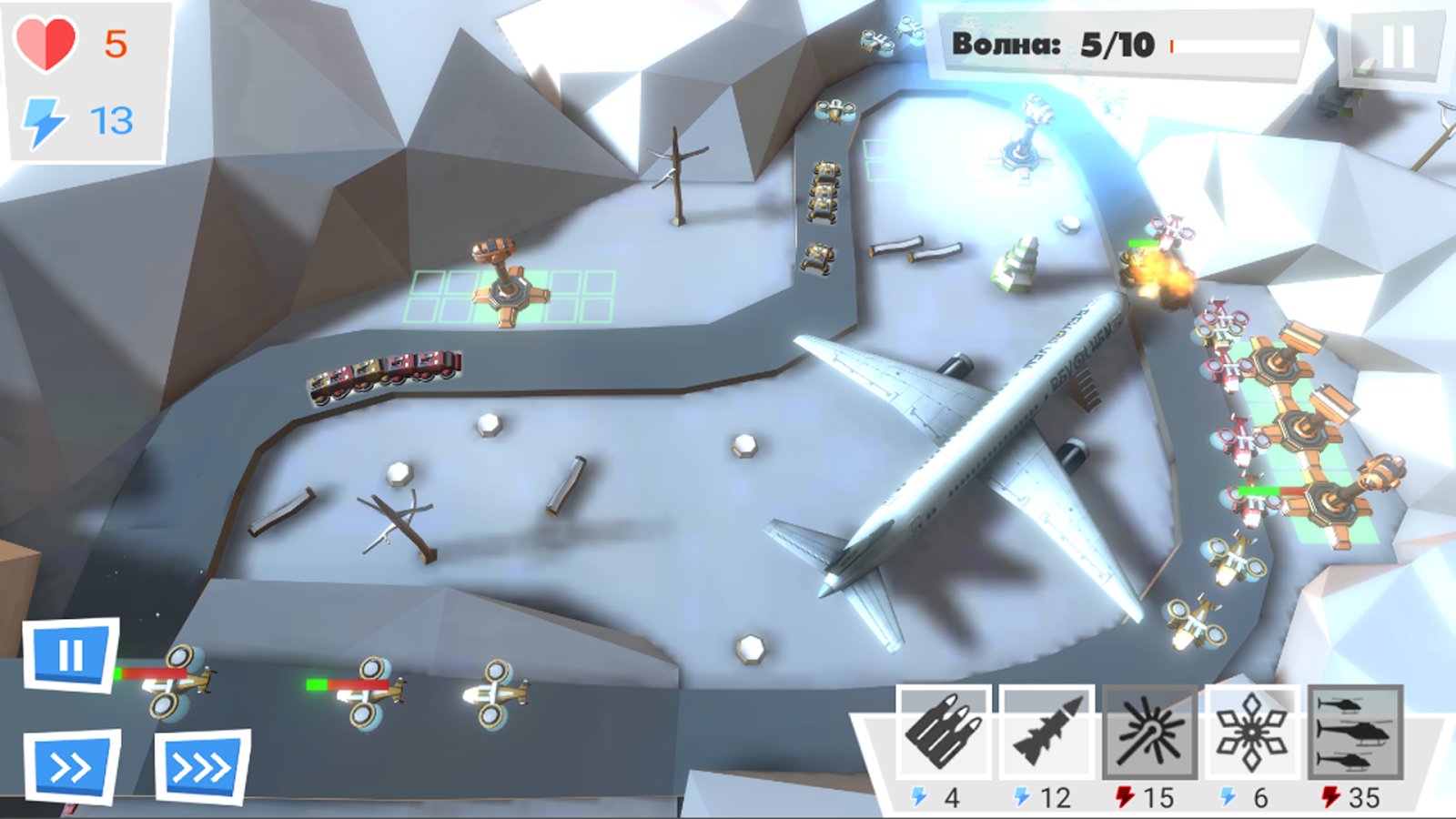Pick the snowflake freeze tower costing 6
Viewport: 1456px width, 819px height.
[x=1252, y=733]
